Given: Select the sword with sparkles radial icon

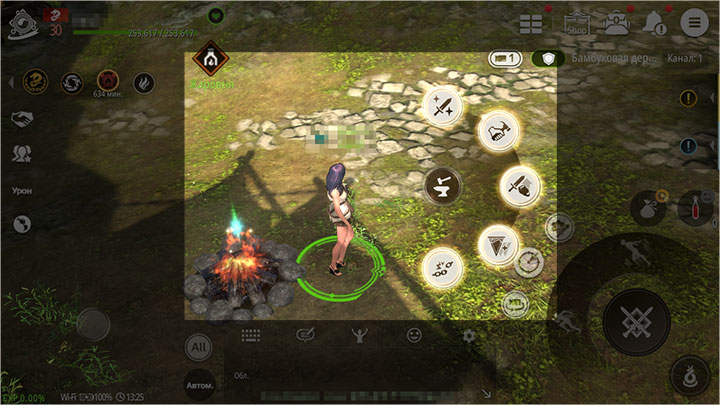Looking at the screenshot, I should (x=443, y=107).
